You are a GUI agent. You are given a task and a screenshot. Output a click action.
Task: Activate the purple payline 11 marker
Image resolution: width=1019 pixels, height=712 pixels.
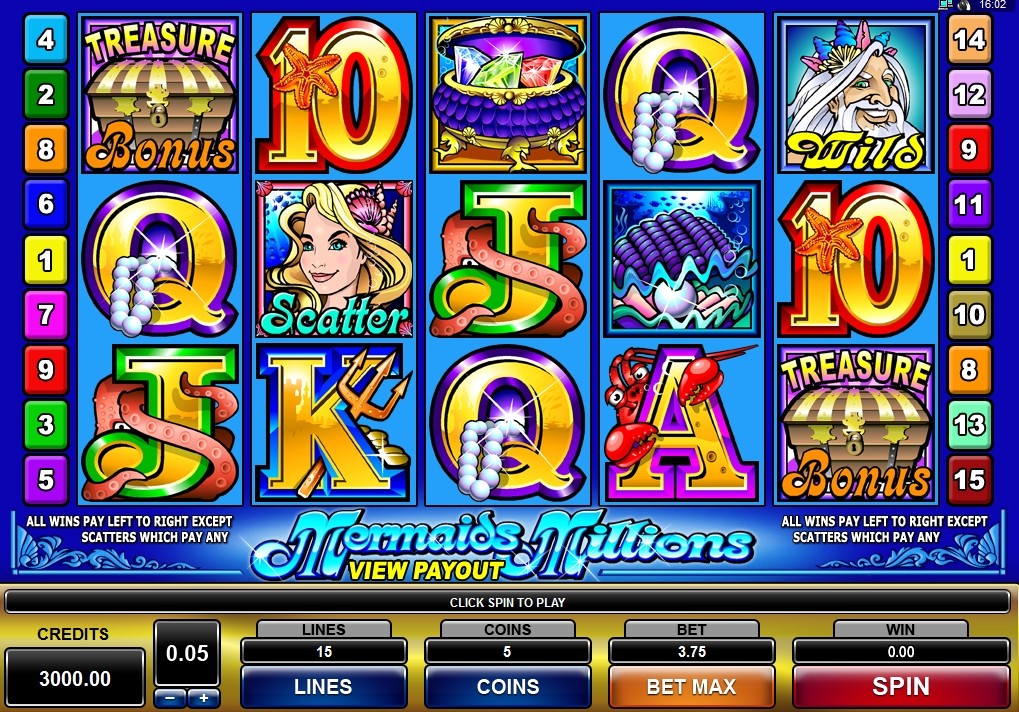coord(969,205)
